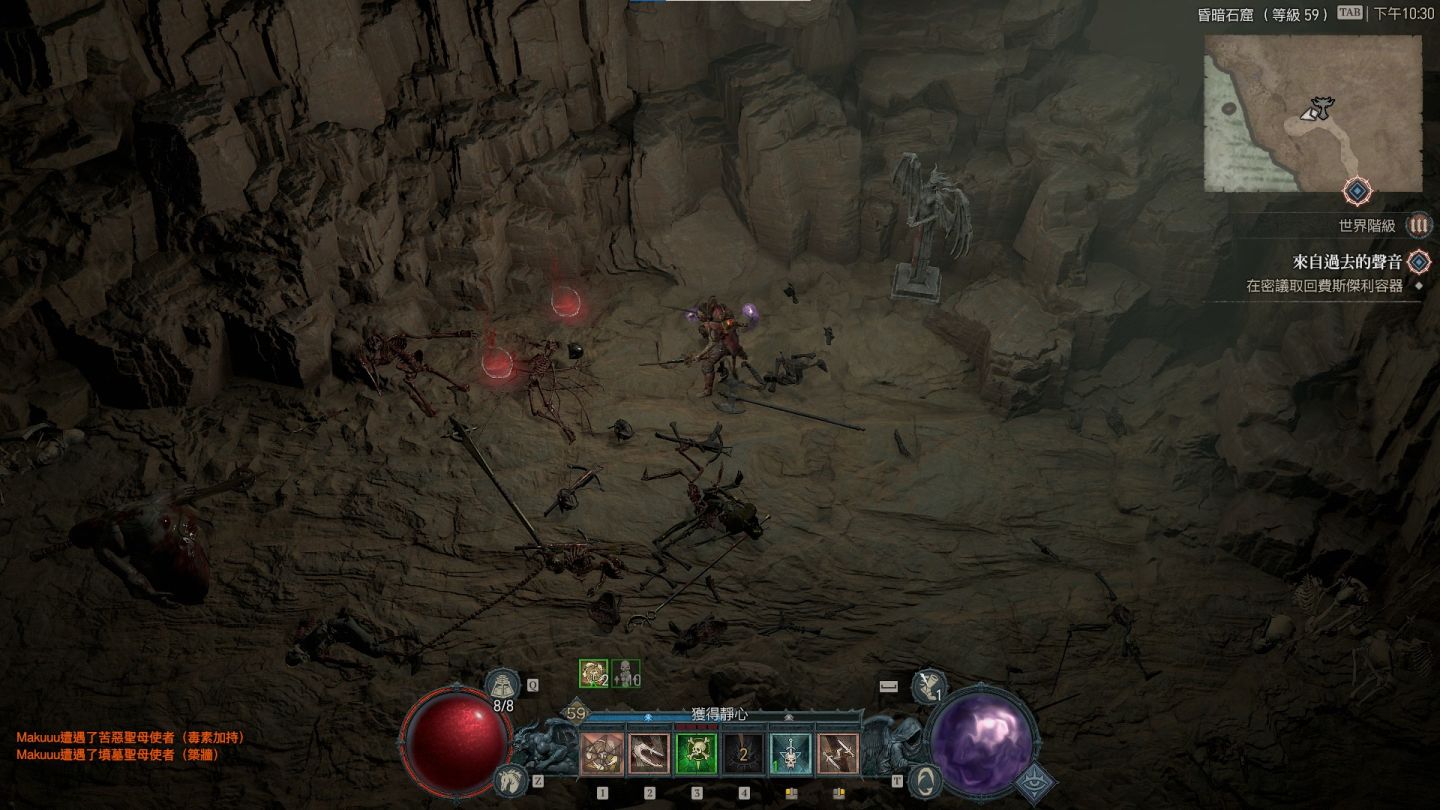Activate the first skill in slot 1
Screen dimensions: 1440x810
[x=602, y=755]
